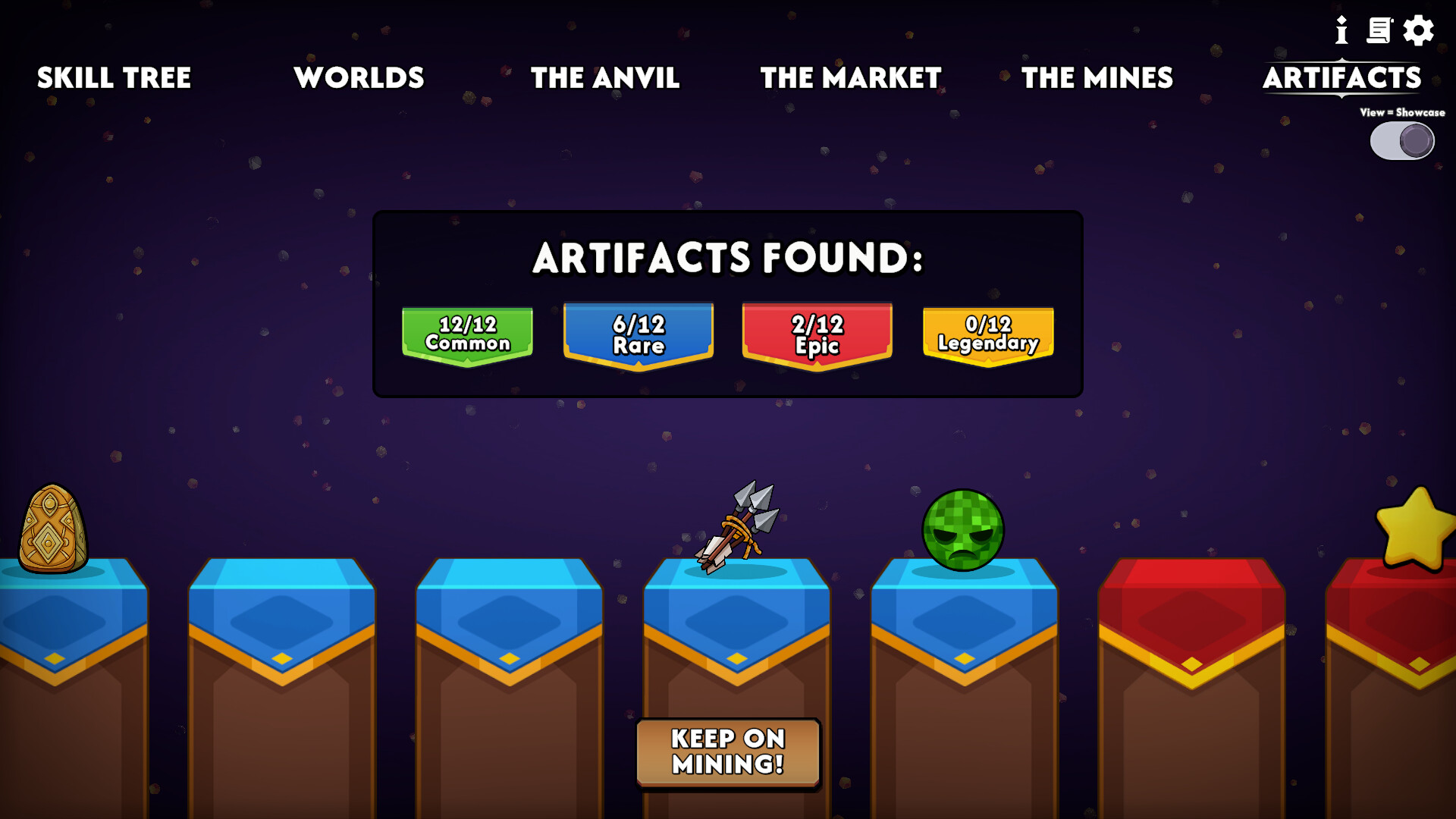1456x819 pixels.
Task: Click the green creeper face artifact
Action: [960, 531]
